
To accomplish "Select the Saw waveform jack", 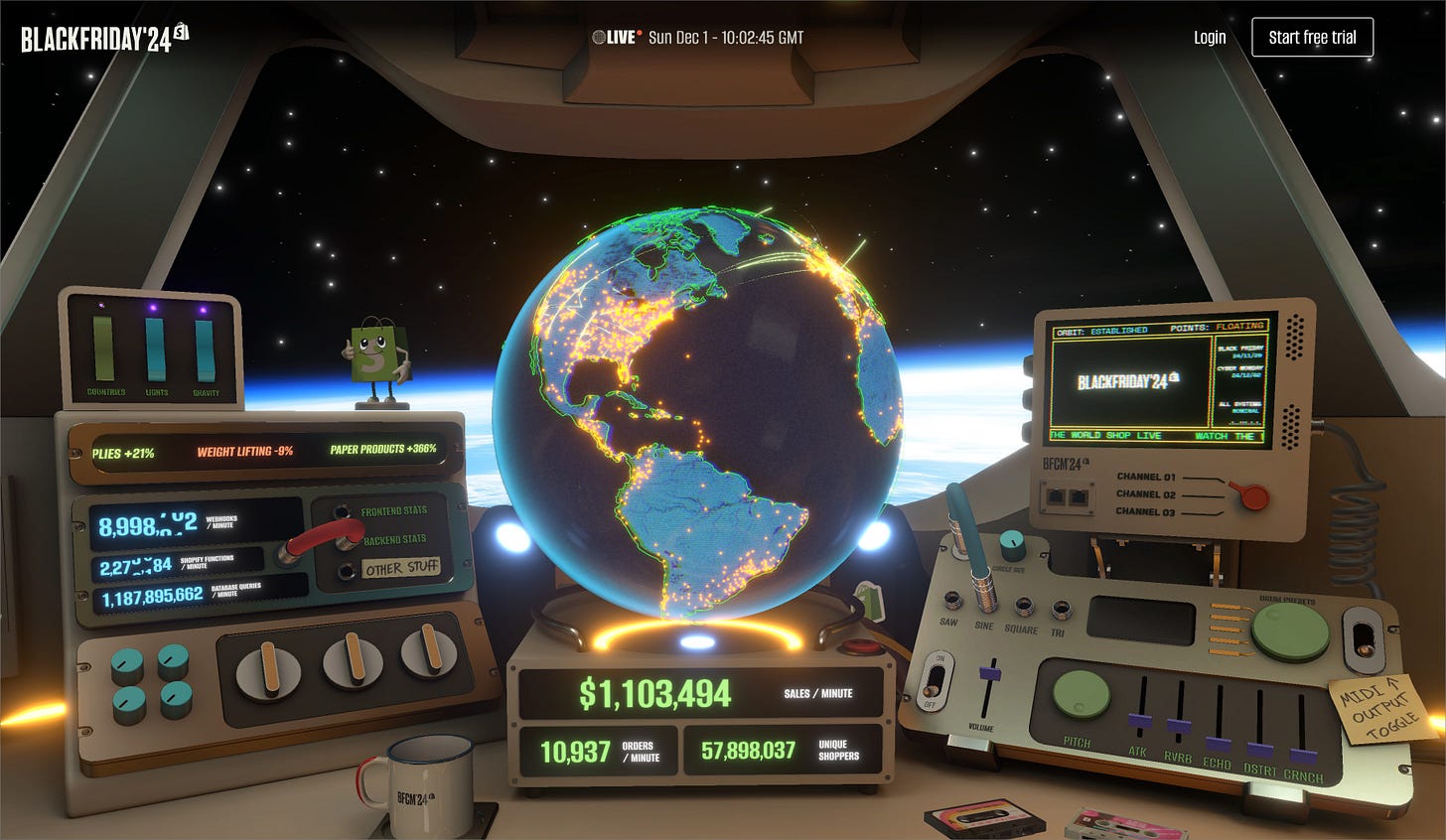I will coord(952,601).
